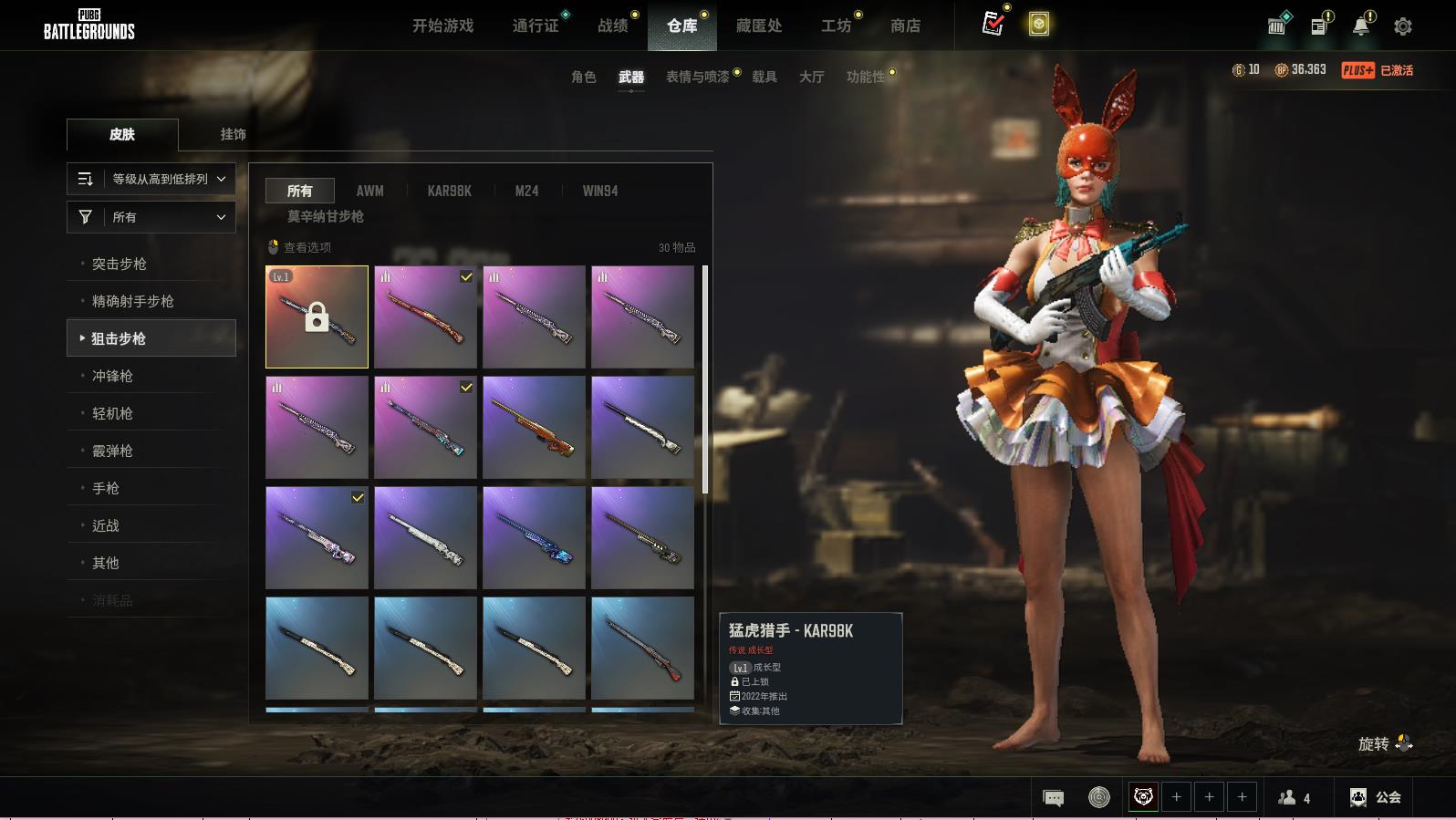Select the 挂饰 charms tab
The image size is (1456, 820).
[x=233, y=134]
